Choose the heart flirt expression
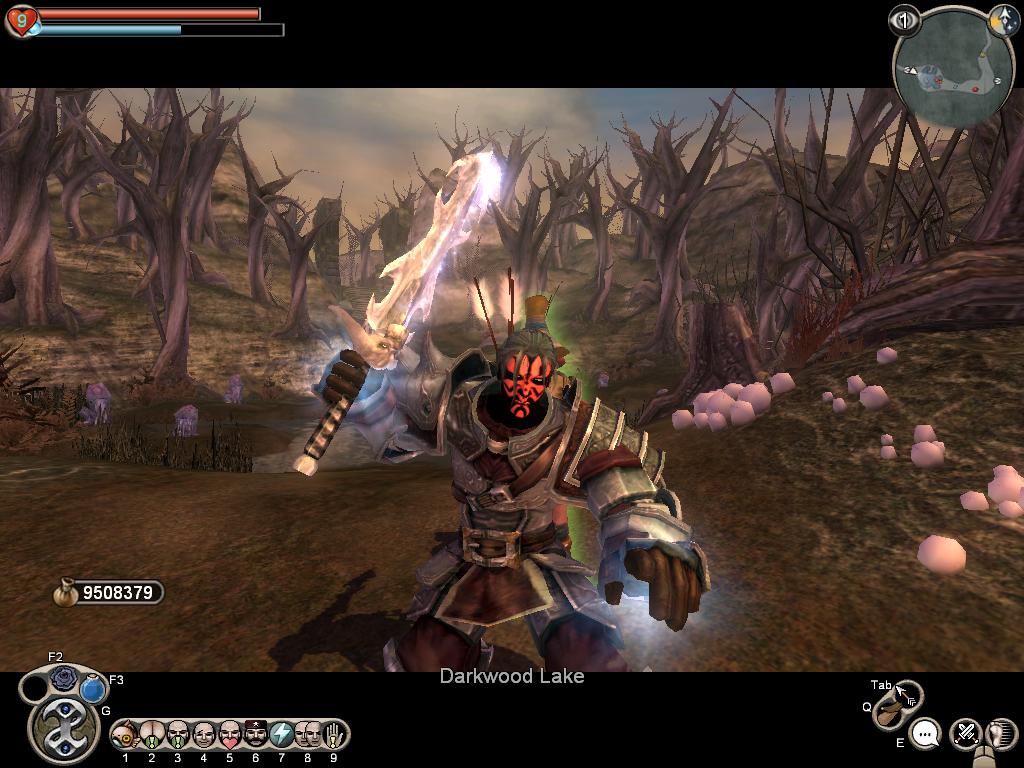Image resolution: width=1024 pixels, height=768 pixels. 230,735
